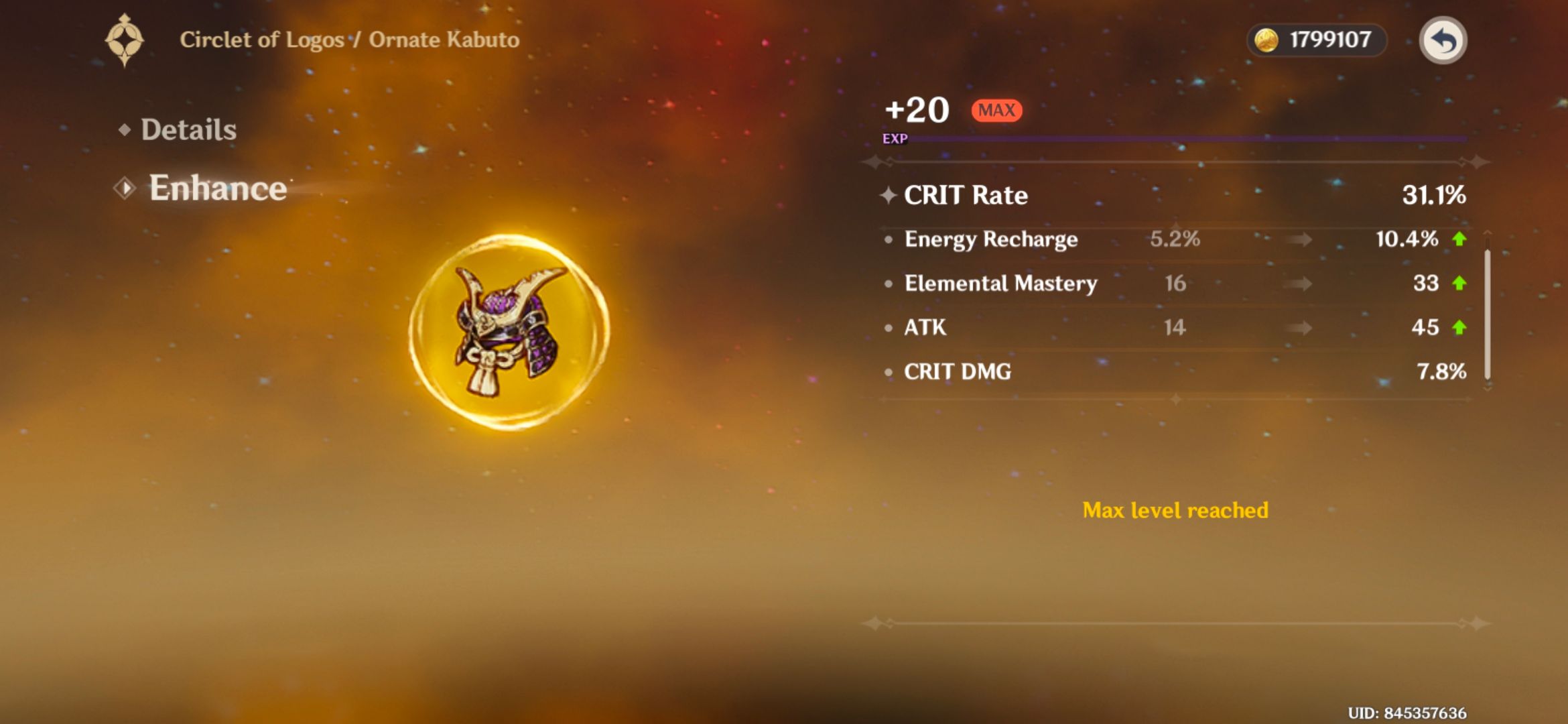Toggle the bullet beside CRIT DMG stat
This screenshot has height=724, width=1568.
click(888, 372)
